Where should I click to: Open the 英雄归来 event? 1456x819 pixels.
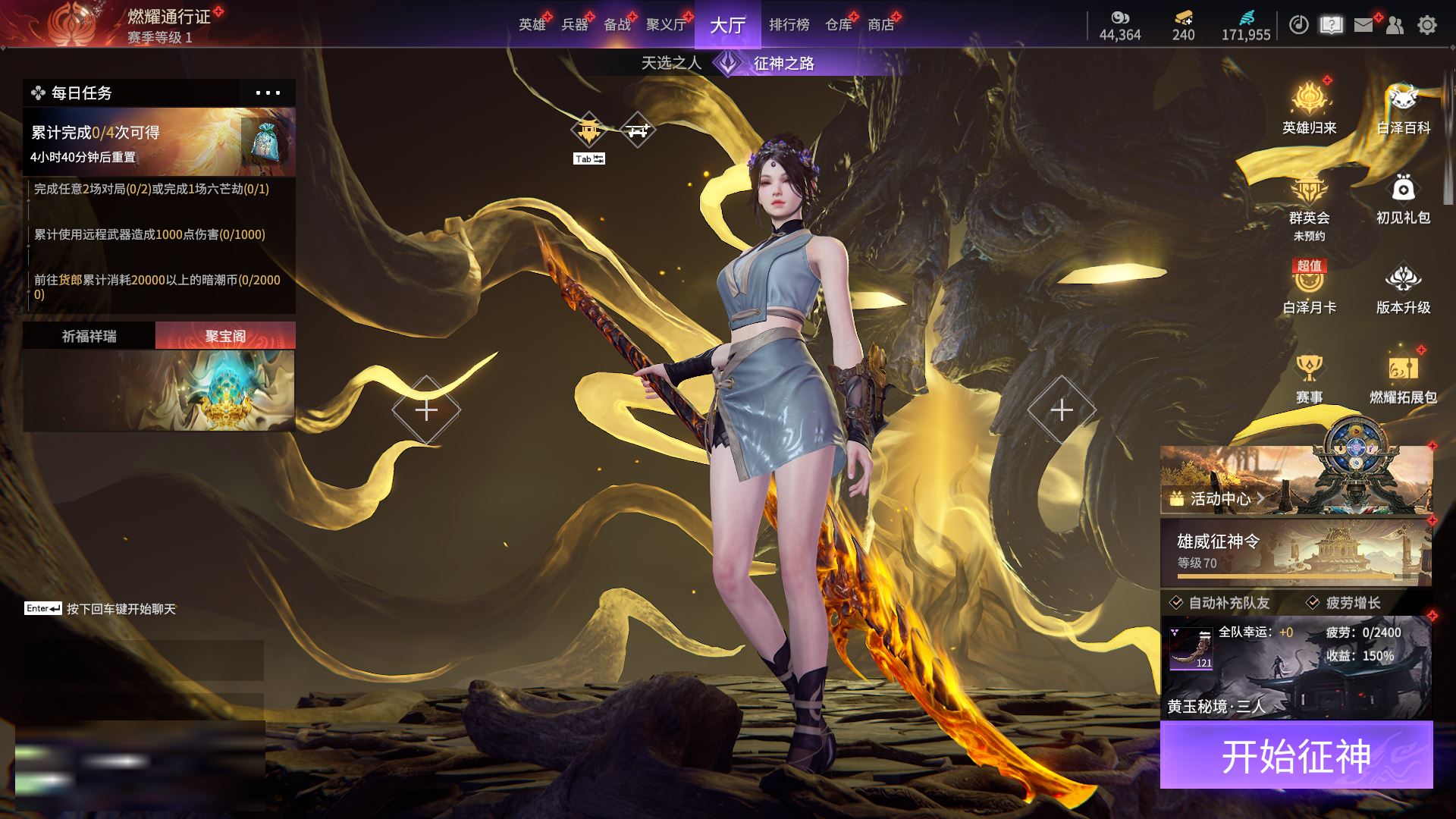coord(1309,108)
